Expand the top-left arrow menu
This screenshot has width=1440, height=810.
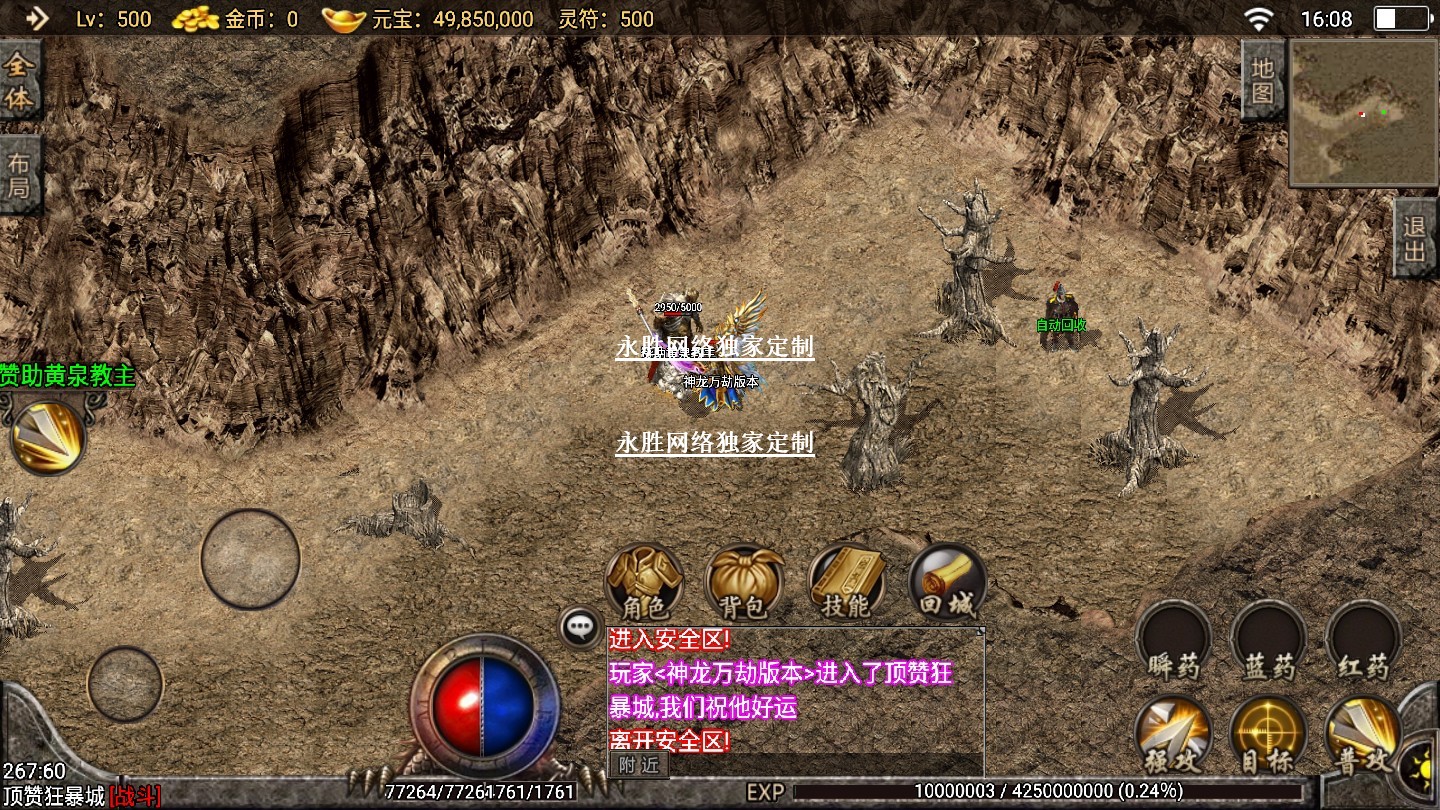(36, 18)
